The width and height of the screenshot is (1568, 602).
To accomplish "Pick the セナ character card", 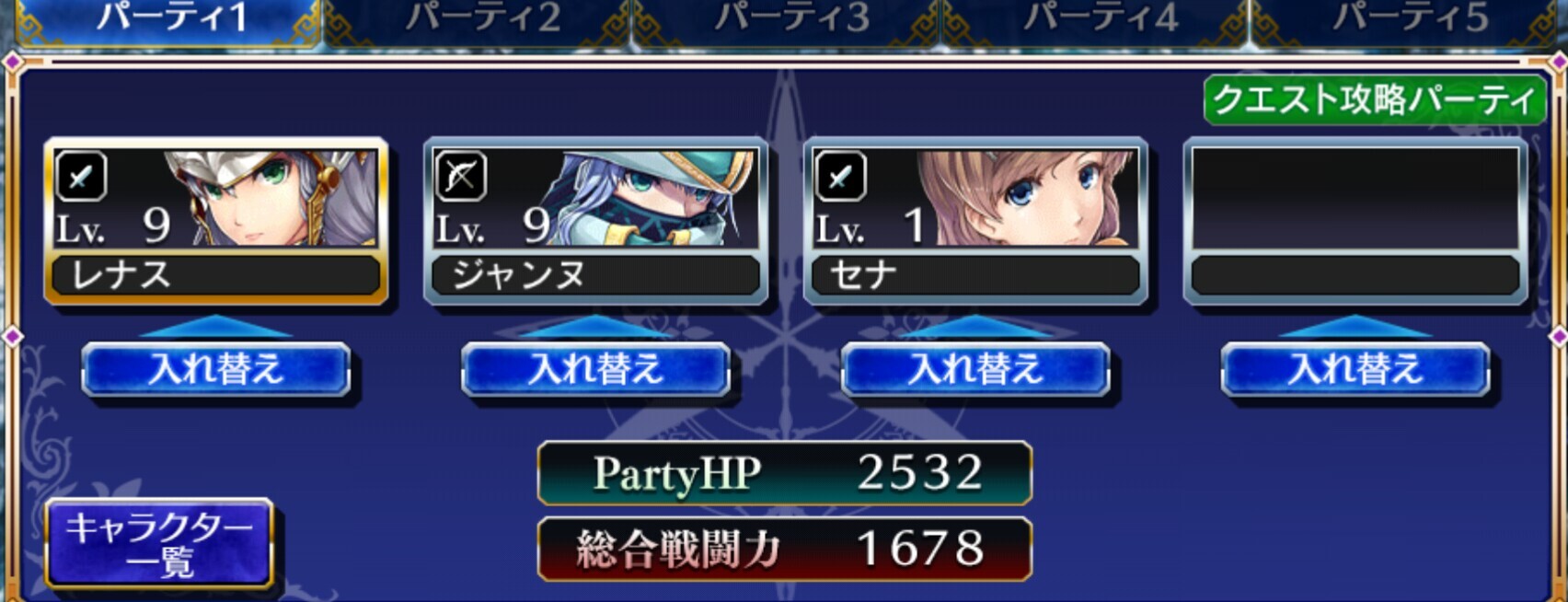I will pyautogui.click(x=975, y=221).
